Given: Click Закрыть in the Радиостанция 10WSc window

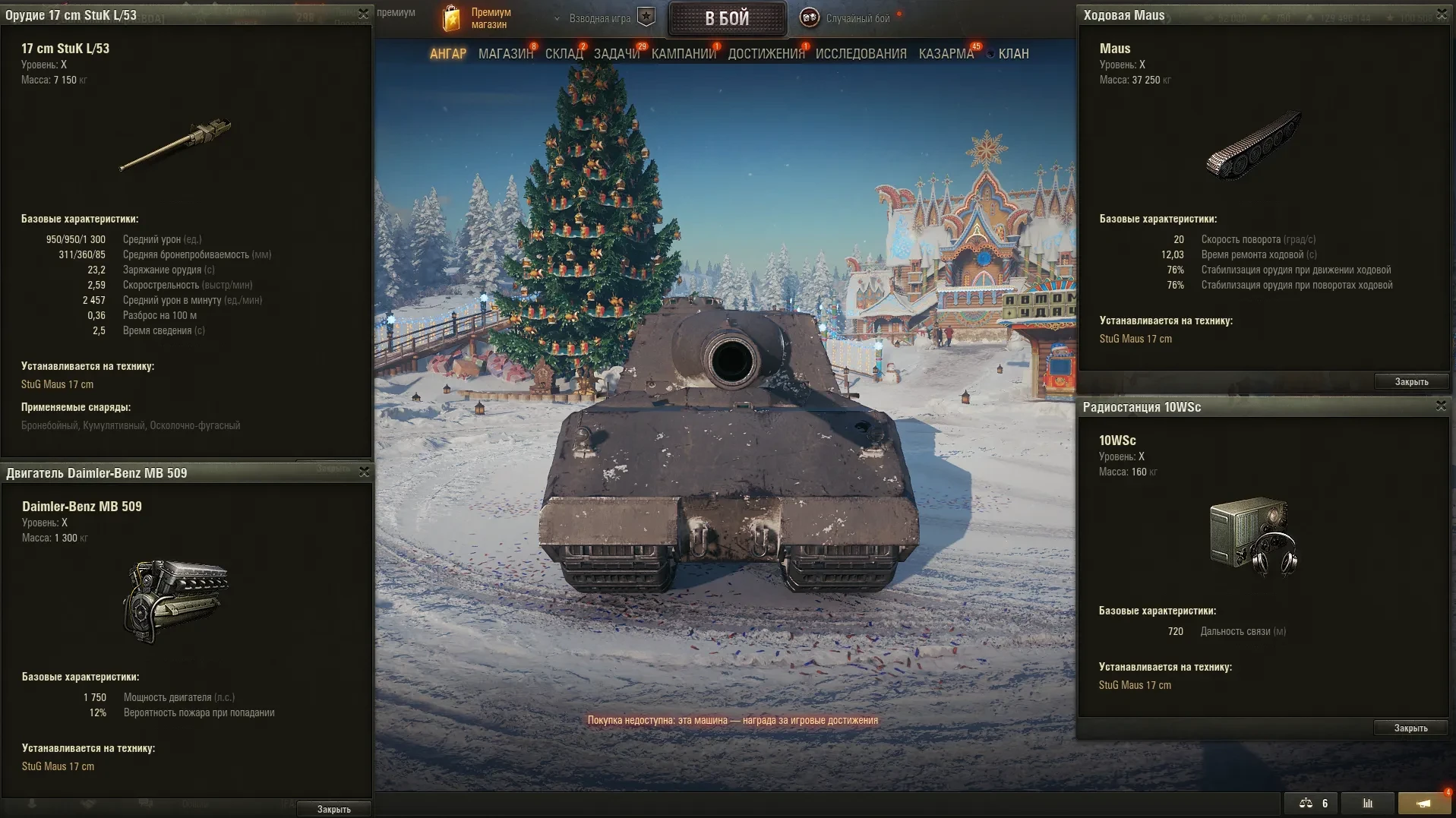Looking at the screenshot, I should (x=1410, y=728).
